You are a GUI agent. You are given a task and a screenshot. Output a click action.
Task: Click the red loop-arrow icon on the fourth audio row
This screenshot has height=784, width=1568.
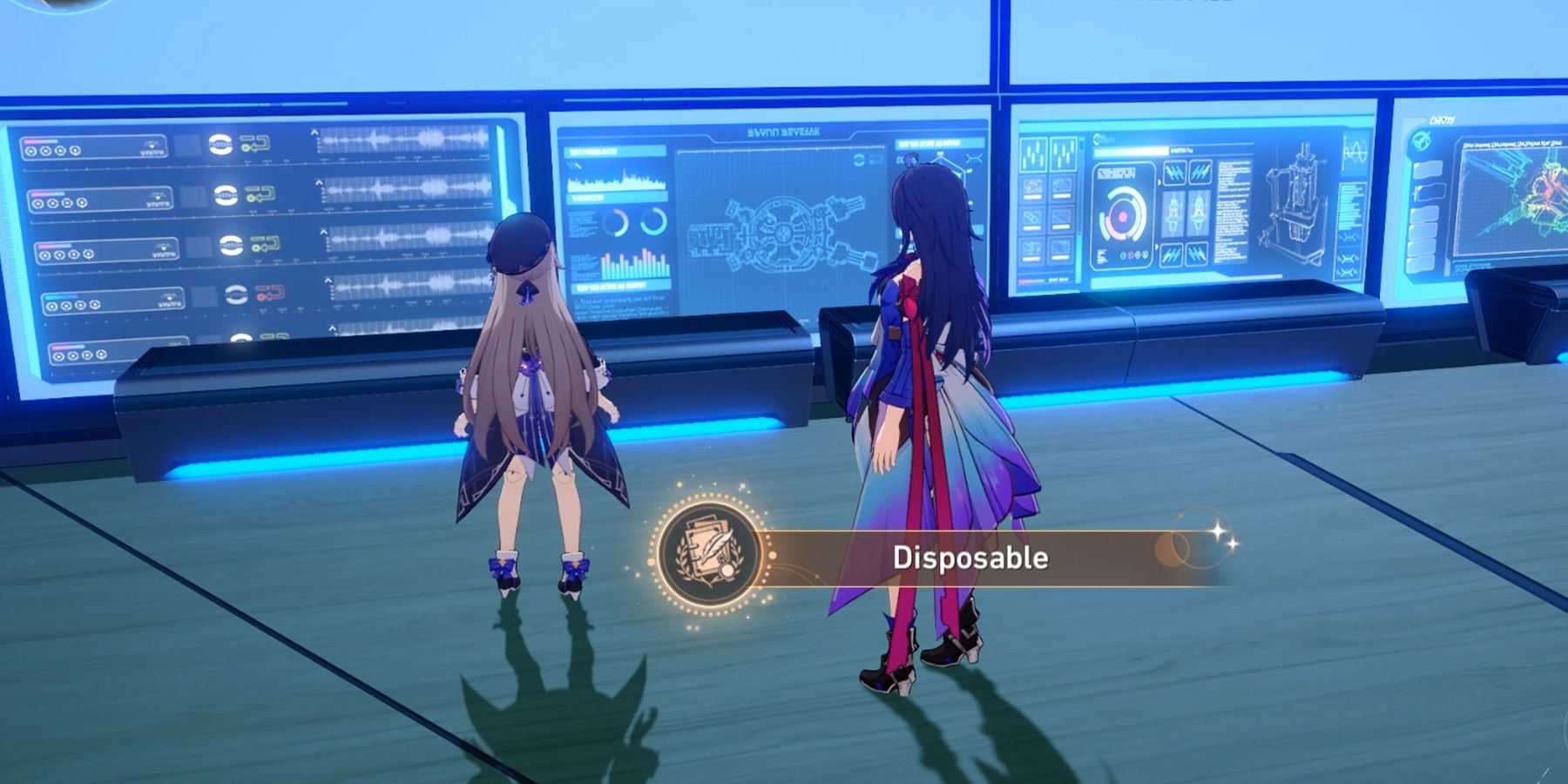tap(268, 292)
